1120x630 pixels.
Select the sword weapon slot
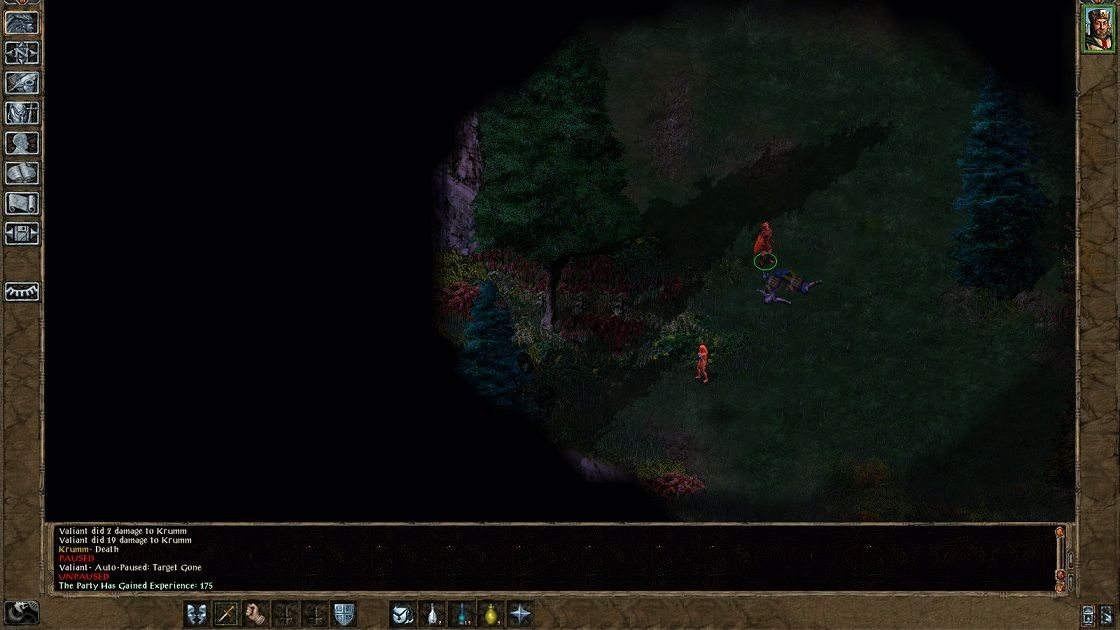(226, 614)
